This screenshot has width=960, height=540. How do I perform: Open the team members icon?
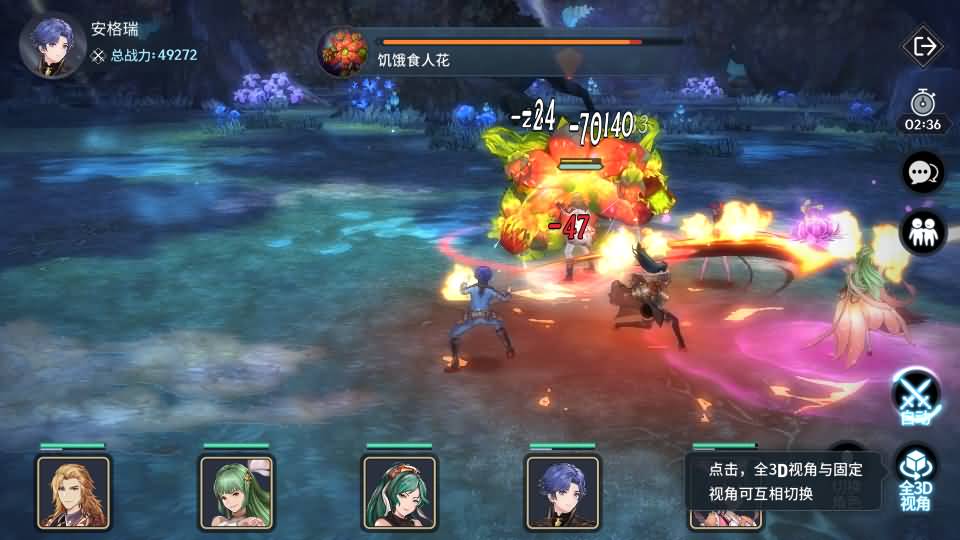[x=923, y=232]
